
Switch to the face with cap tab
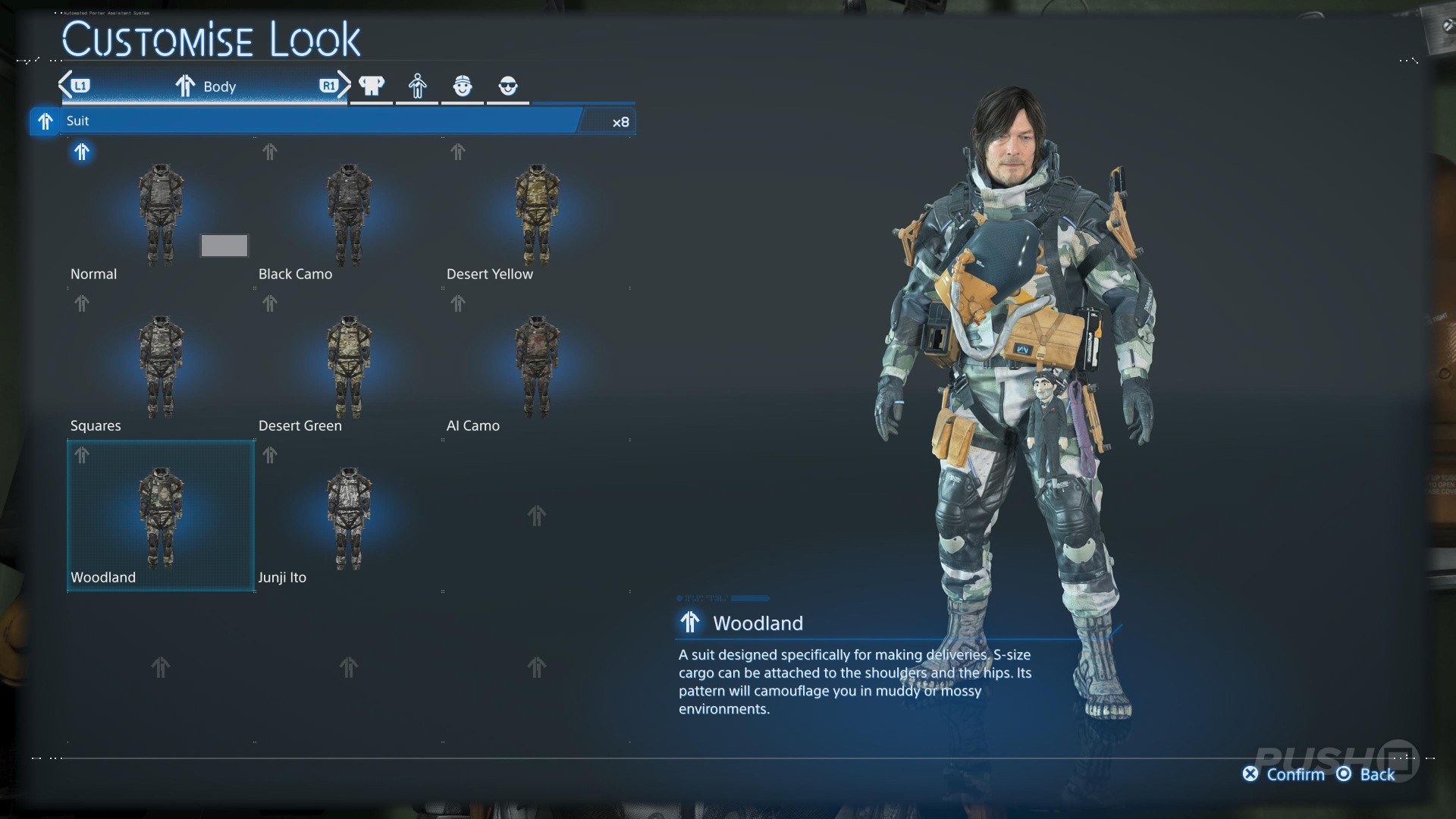pos(463,86)
